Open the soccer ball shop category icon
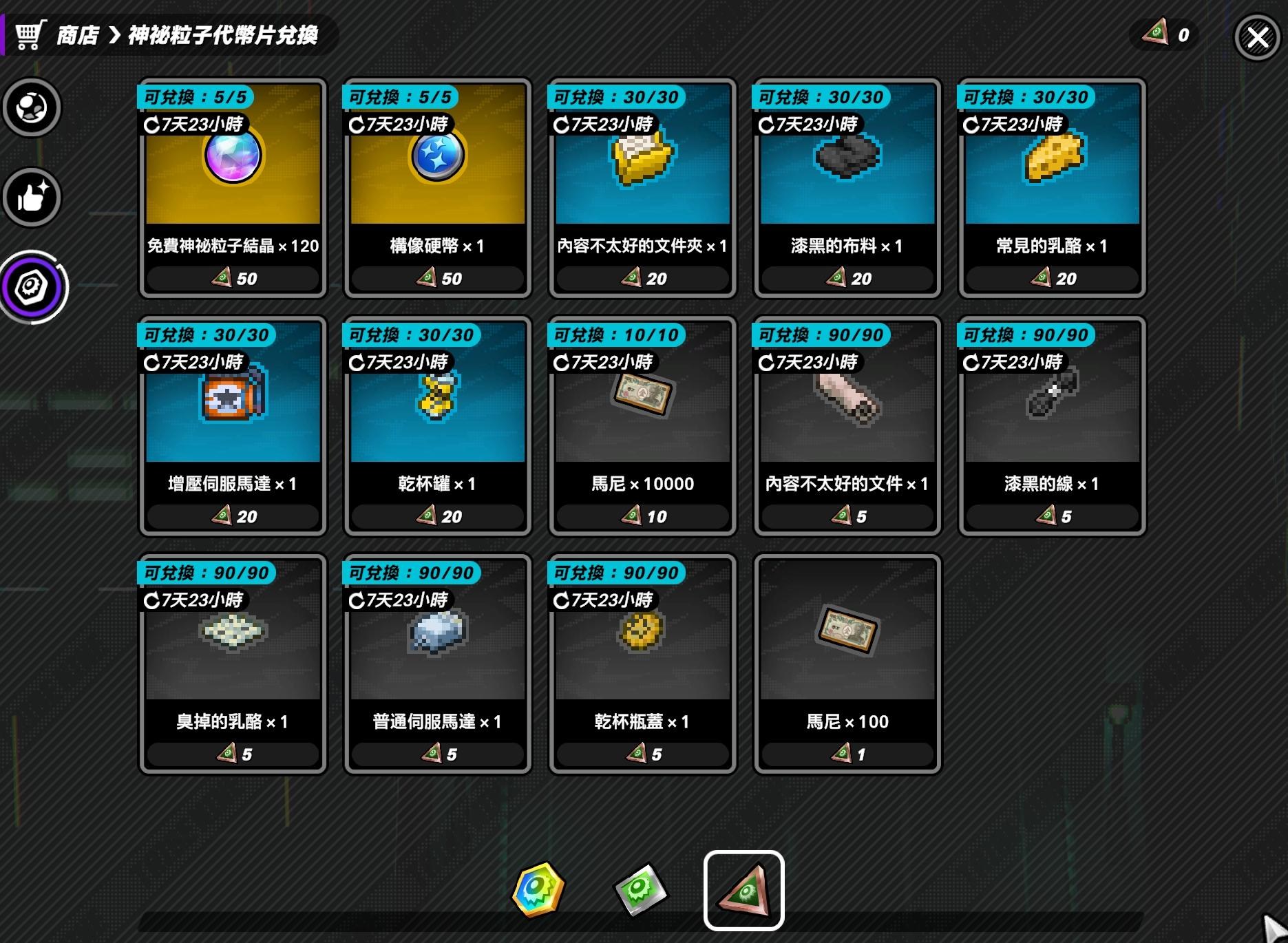The image size is (1288, 943). point(32,107)
